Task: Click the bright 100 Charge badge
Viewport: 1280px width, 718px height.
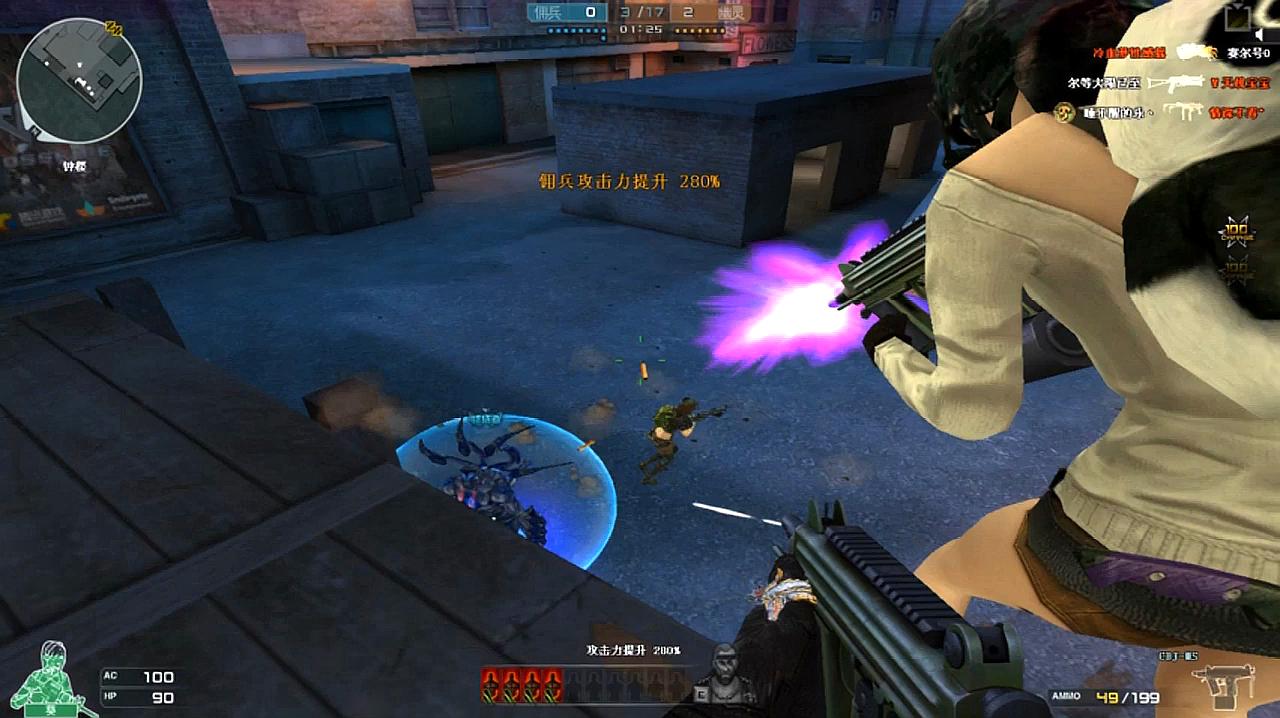Action: coord(1237,233)
